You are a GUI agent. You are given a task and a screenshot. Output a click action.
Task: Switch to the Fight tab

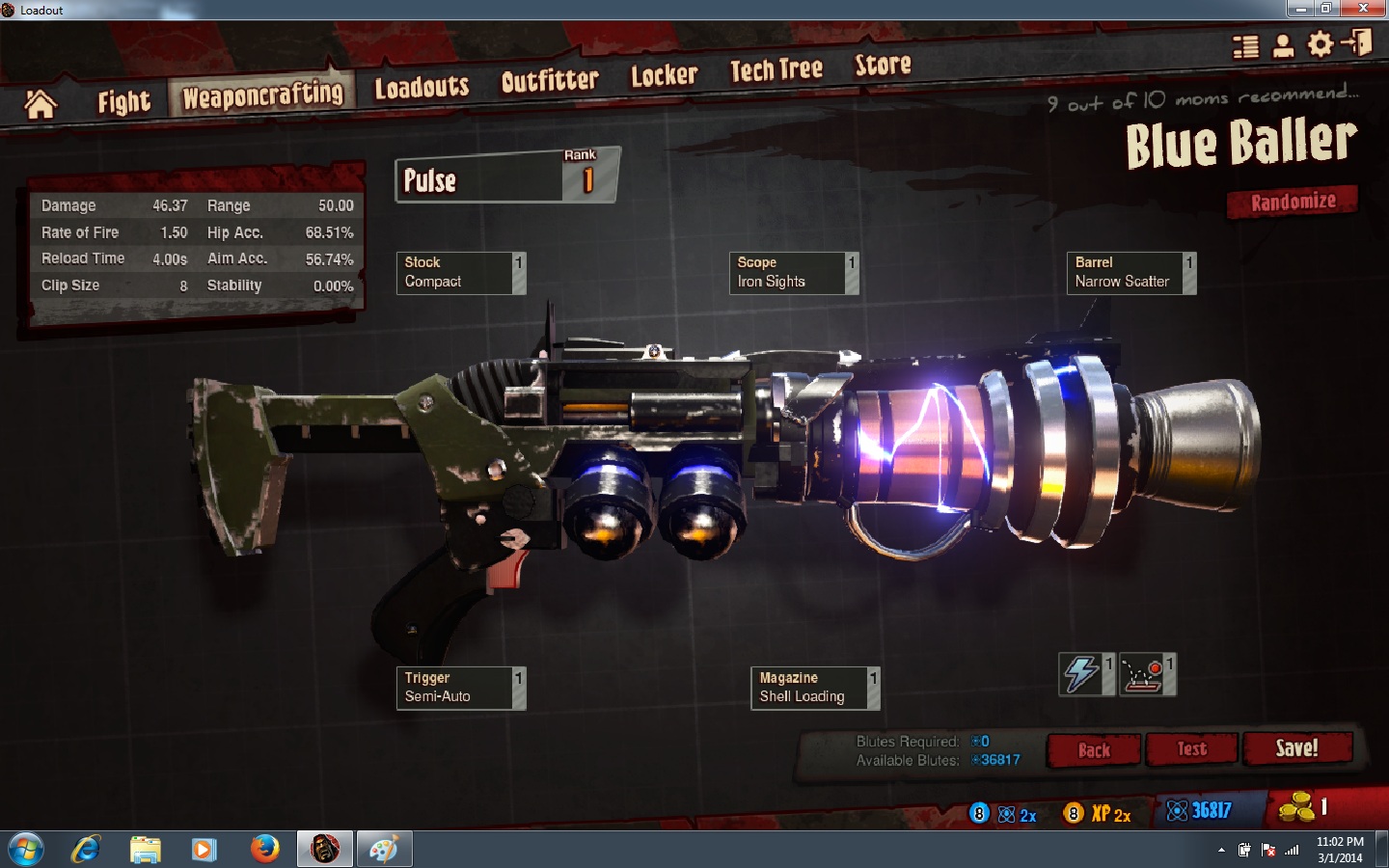pos(123,101)
